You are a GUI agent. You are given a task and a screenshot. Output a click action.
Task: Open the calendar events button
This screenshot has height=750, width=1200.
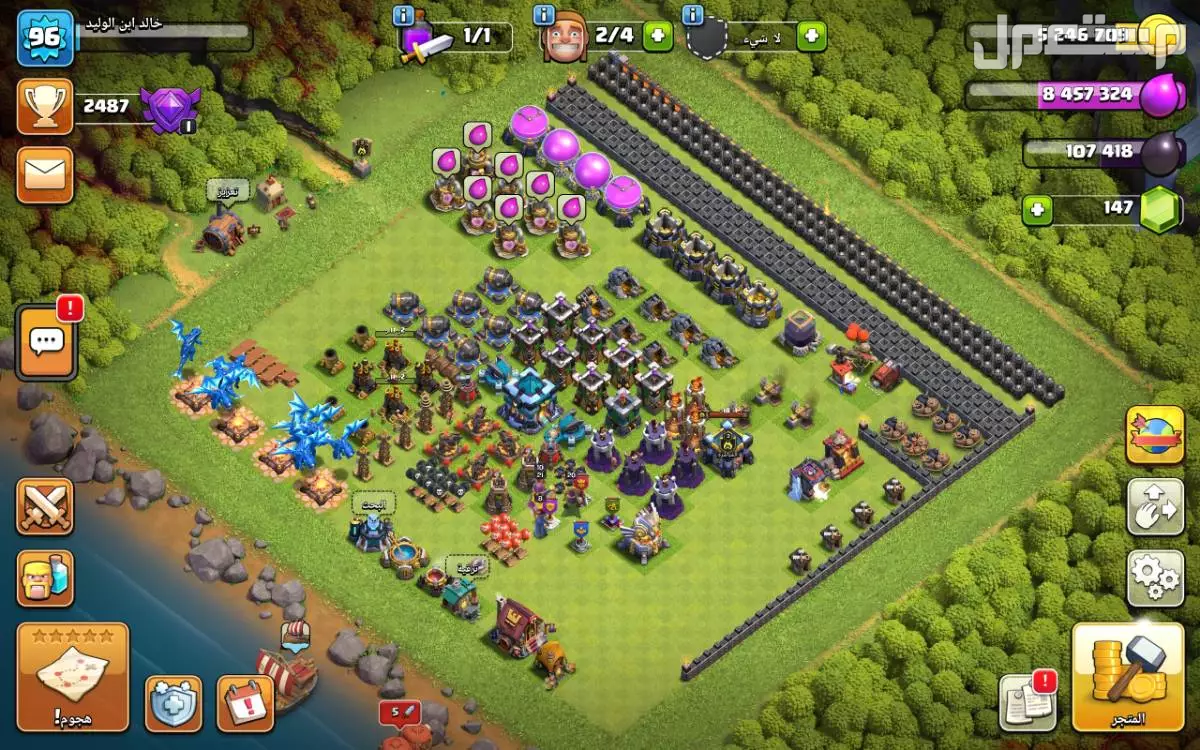(x=245, y=703)
